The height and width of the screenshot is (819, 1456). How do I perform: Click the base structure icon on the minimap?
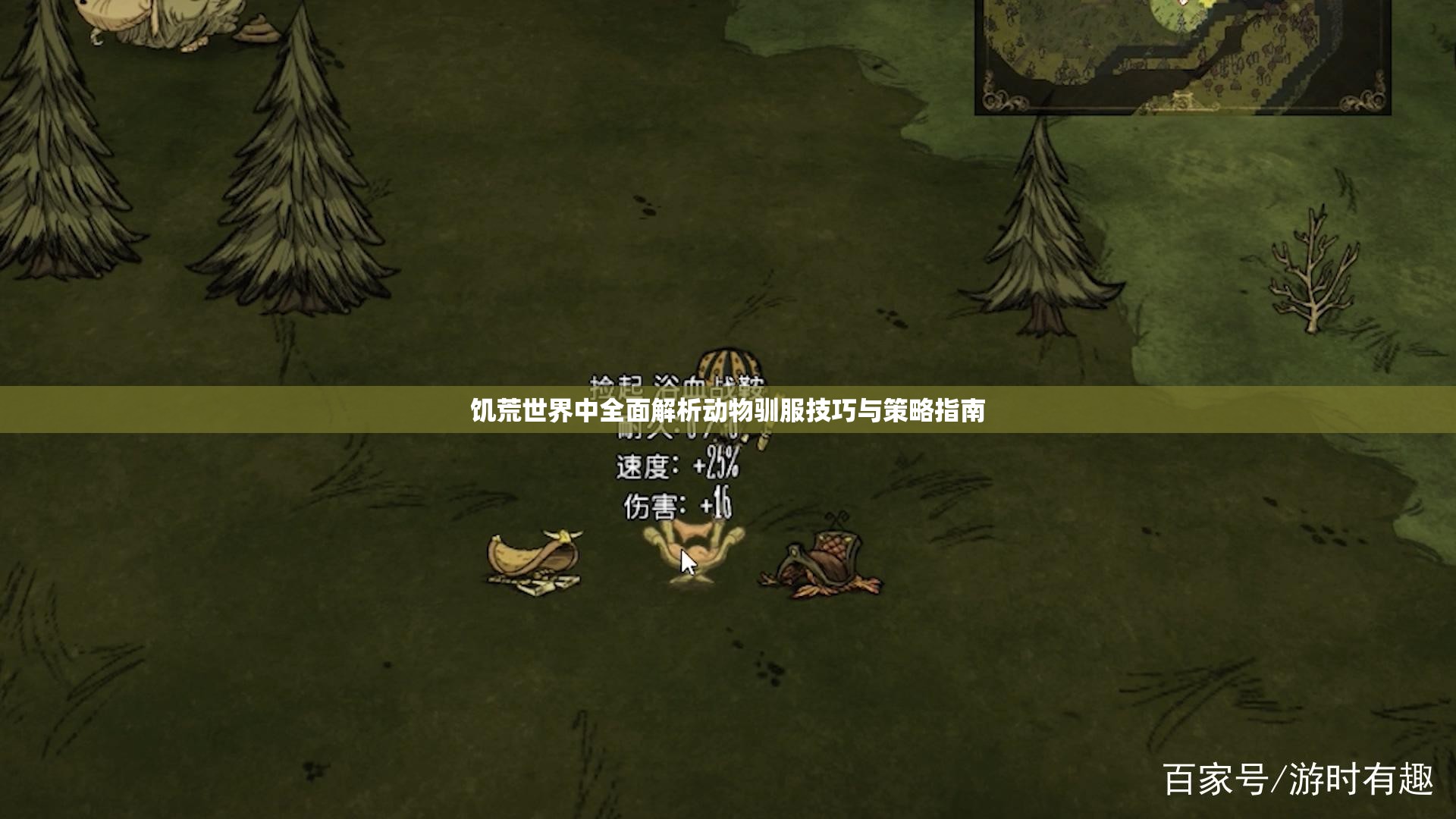1181,101
